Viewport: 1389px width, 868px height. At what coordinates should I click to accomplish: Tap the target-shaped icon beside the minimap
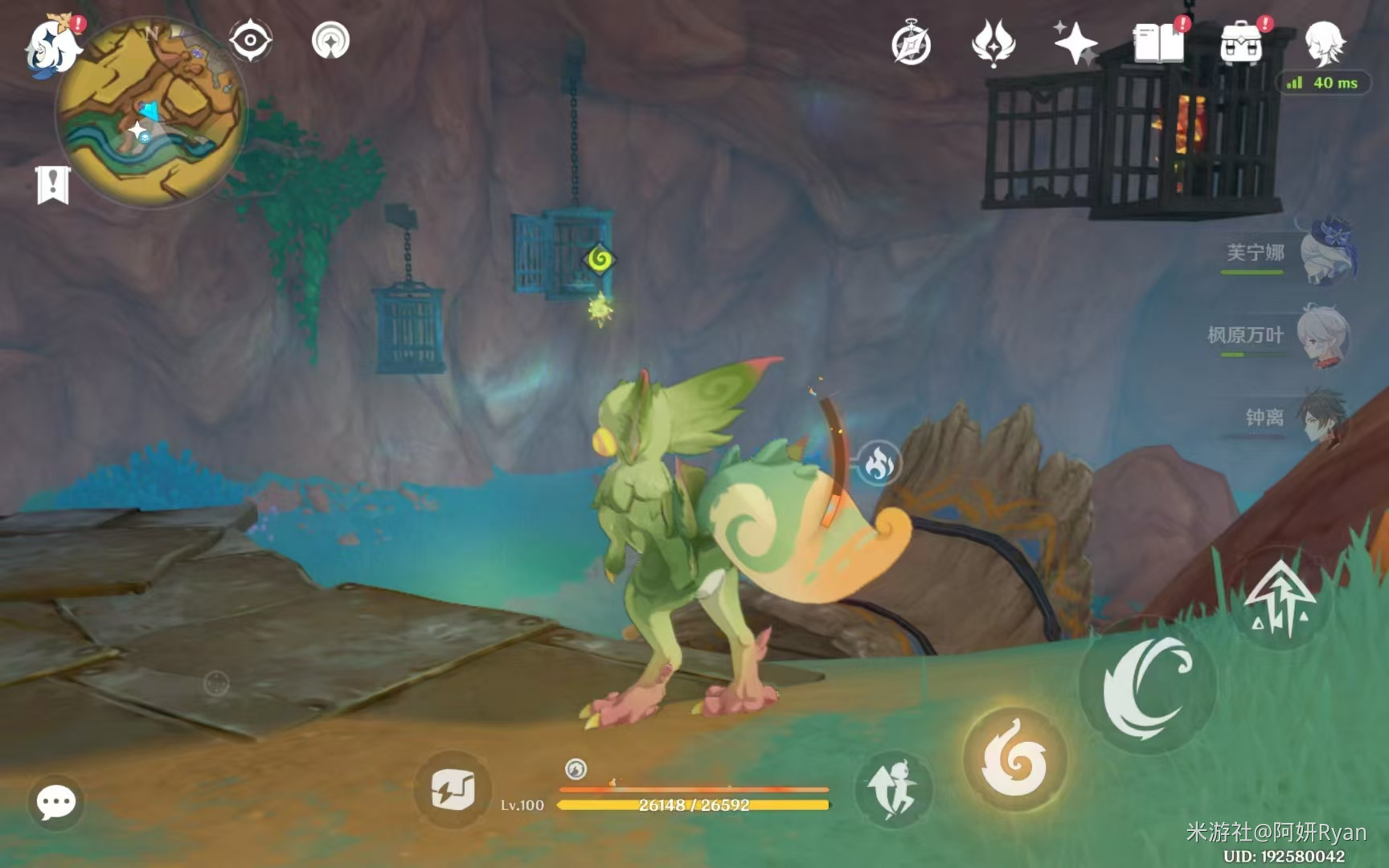point(330,40)
